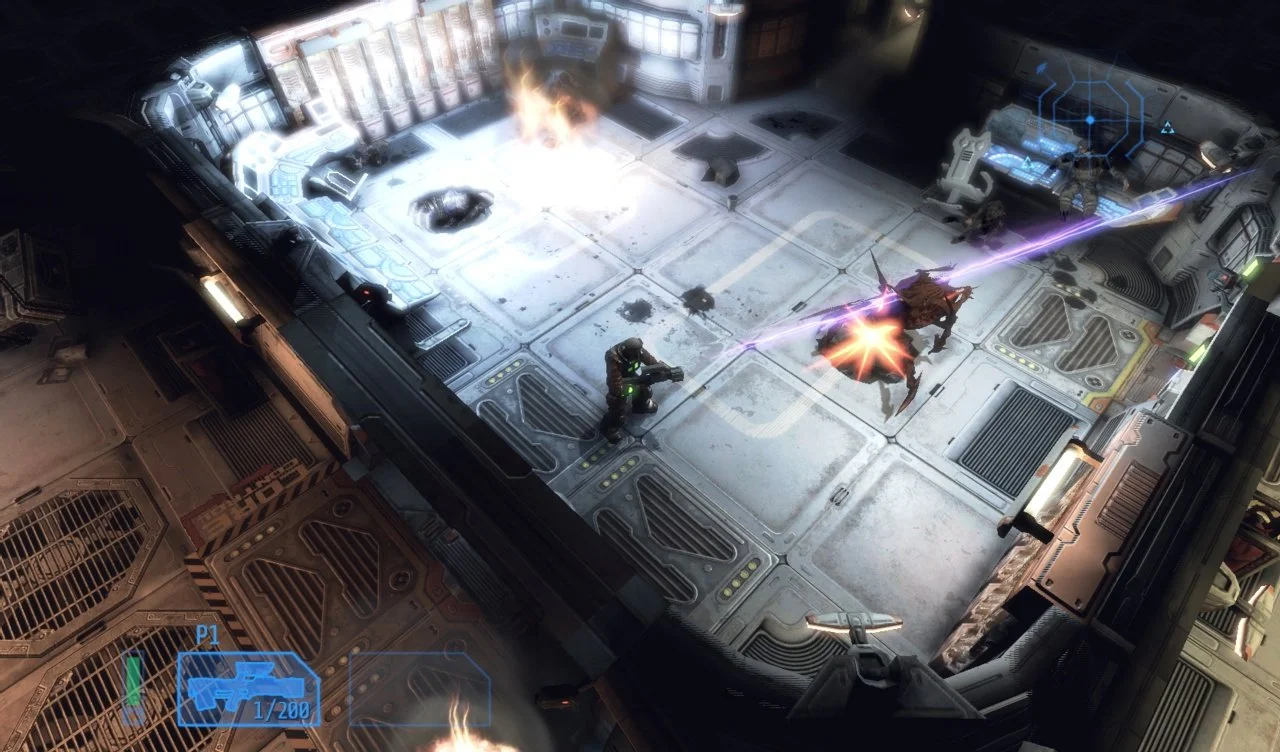Click the soldier standing at the console
Viewport: 1280px width, 752px height.
click(1082, 175)
